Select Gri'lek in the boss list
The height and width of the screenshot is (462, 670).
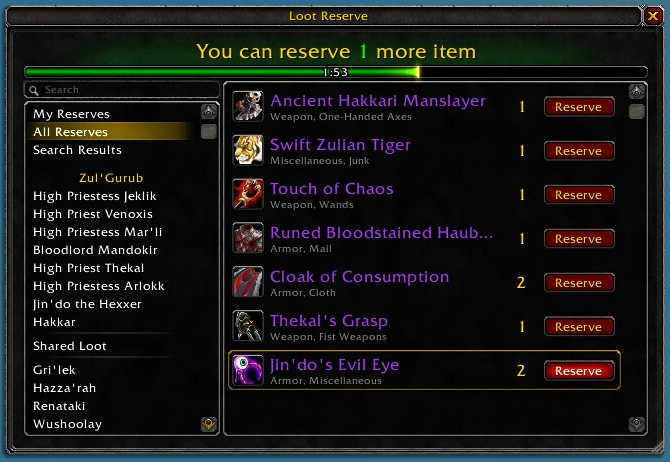click(54, 370)
